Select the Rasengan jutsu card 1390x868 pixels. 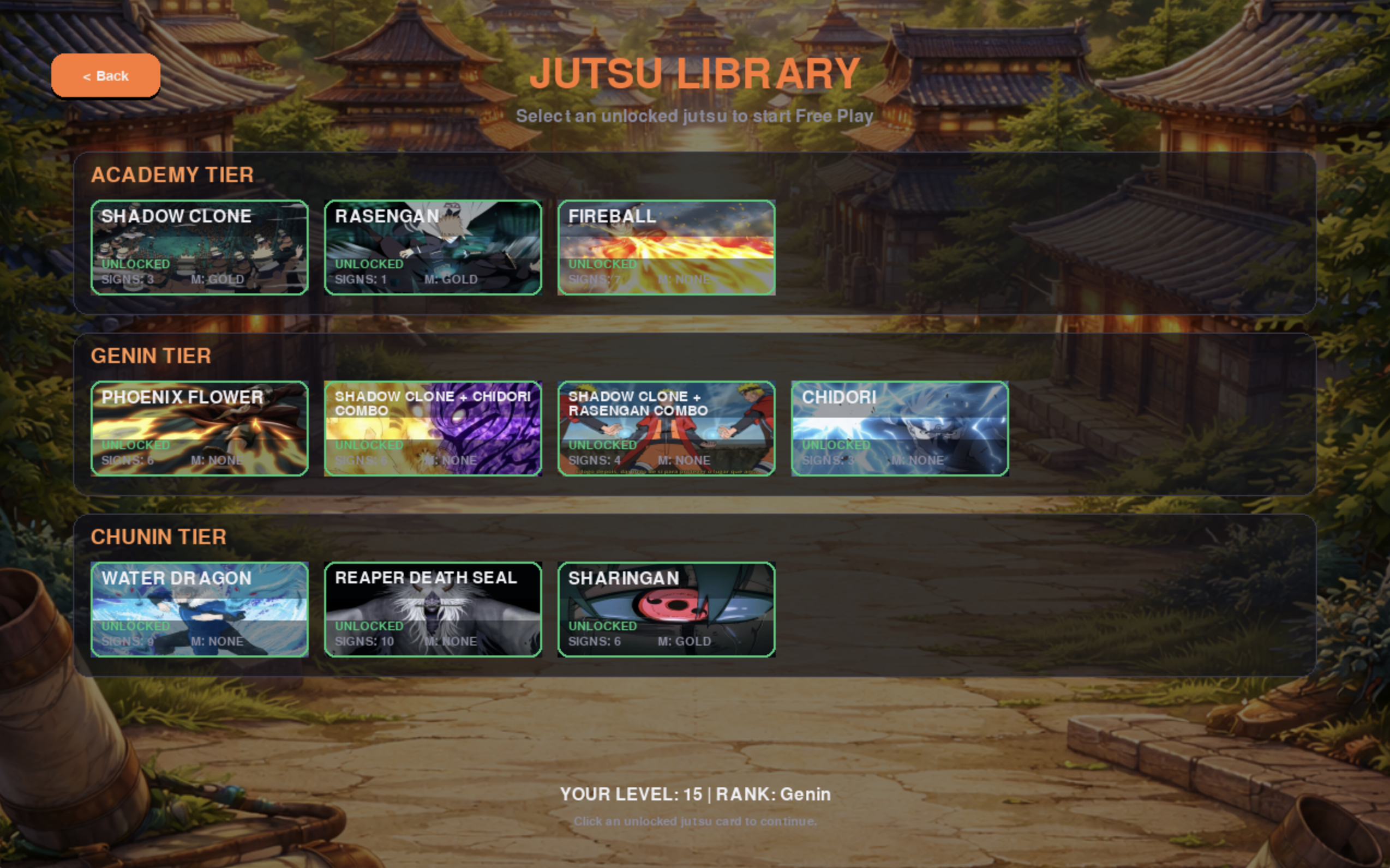[433, 248]
